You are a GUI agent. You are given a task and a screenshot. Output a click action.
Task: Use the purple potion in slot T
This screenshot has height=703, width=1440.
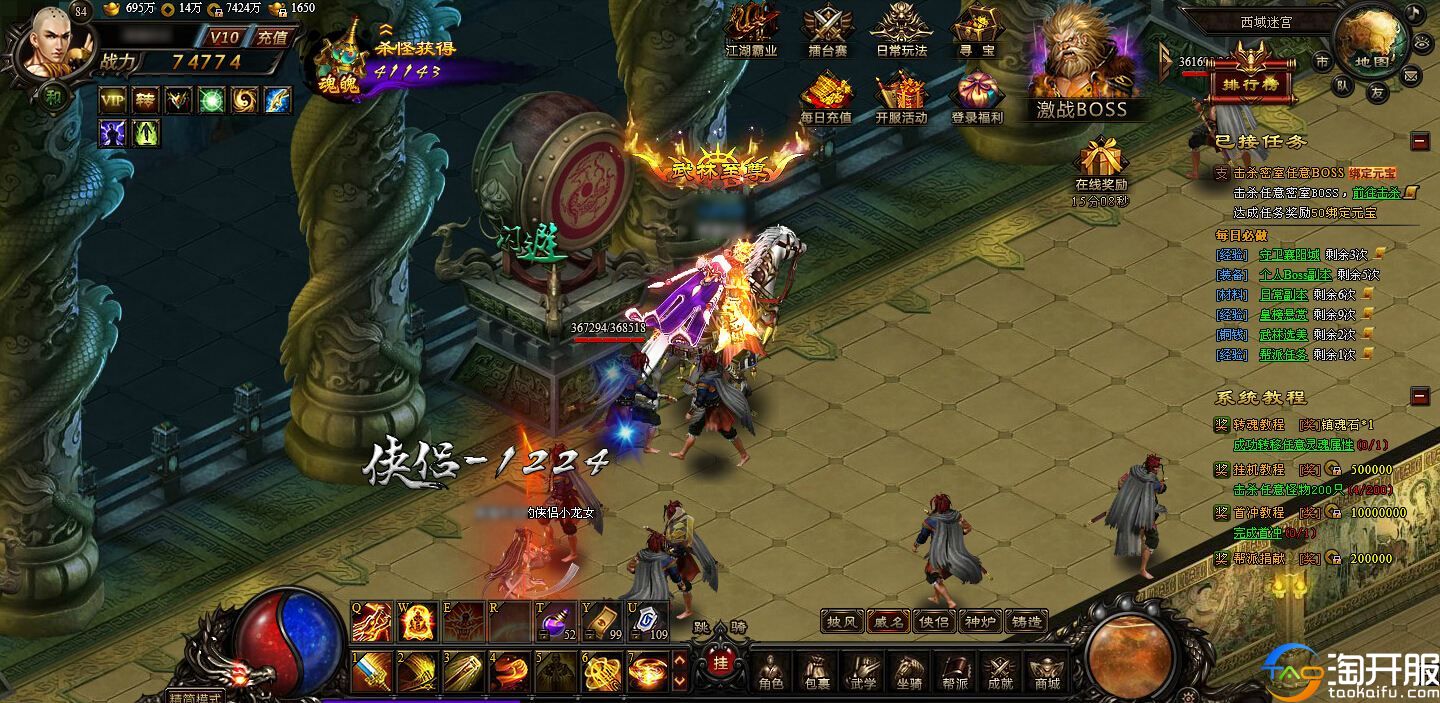click(555, 621)
